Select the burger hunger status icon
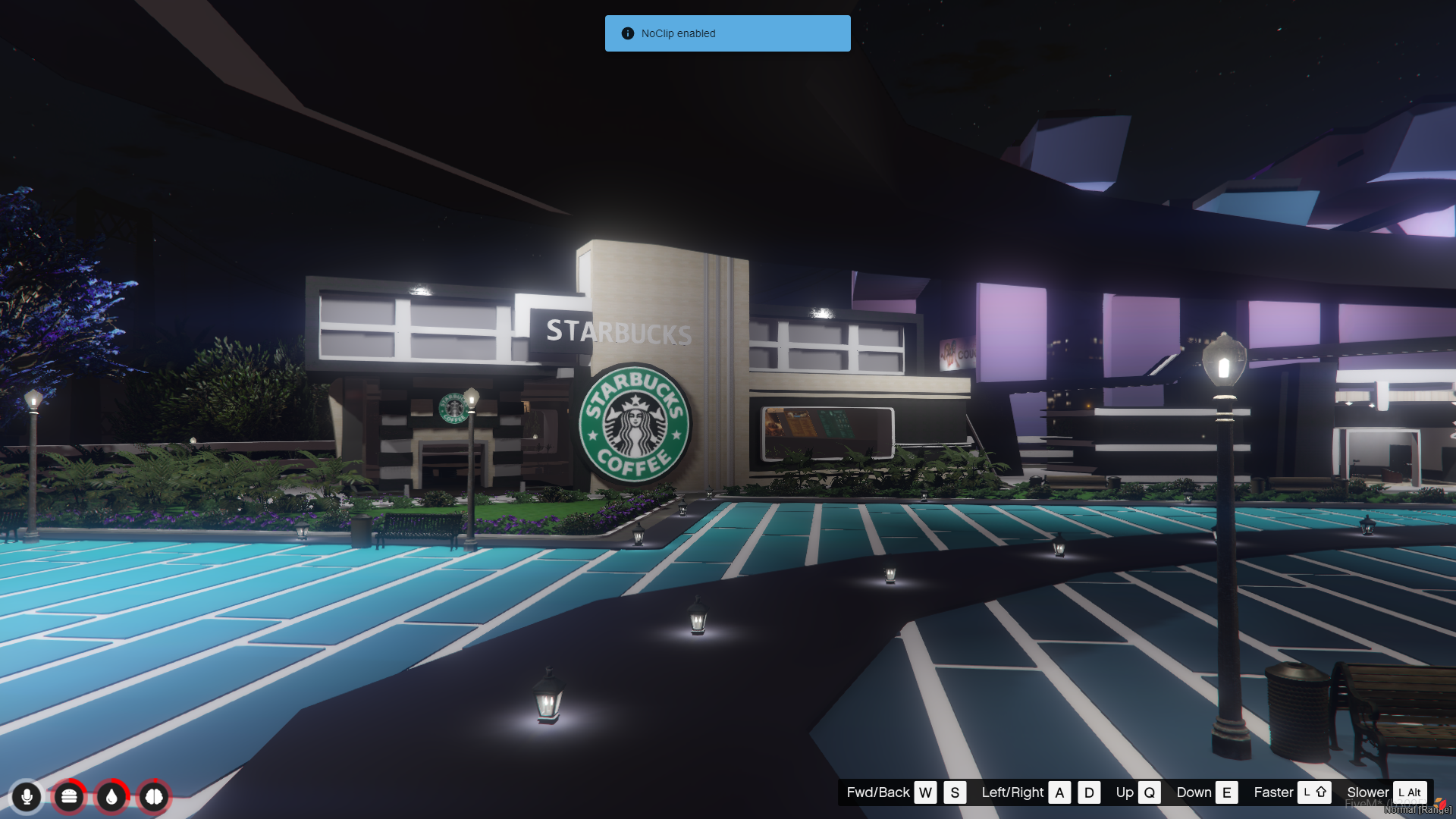 tap(69, 796)
